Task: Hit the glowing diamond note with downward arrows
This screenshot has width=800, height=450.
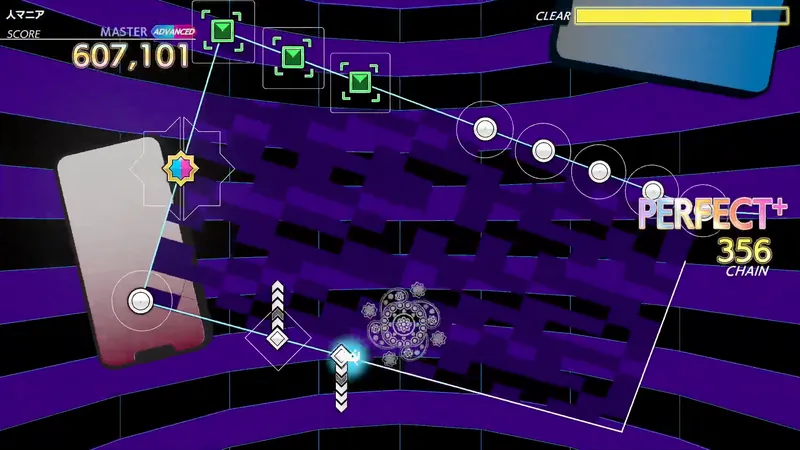Action: click(x=343, y=355)
